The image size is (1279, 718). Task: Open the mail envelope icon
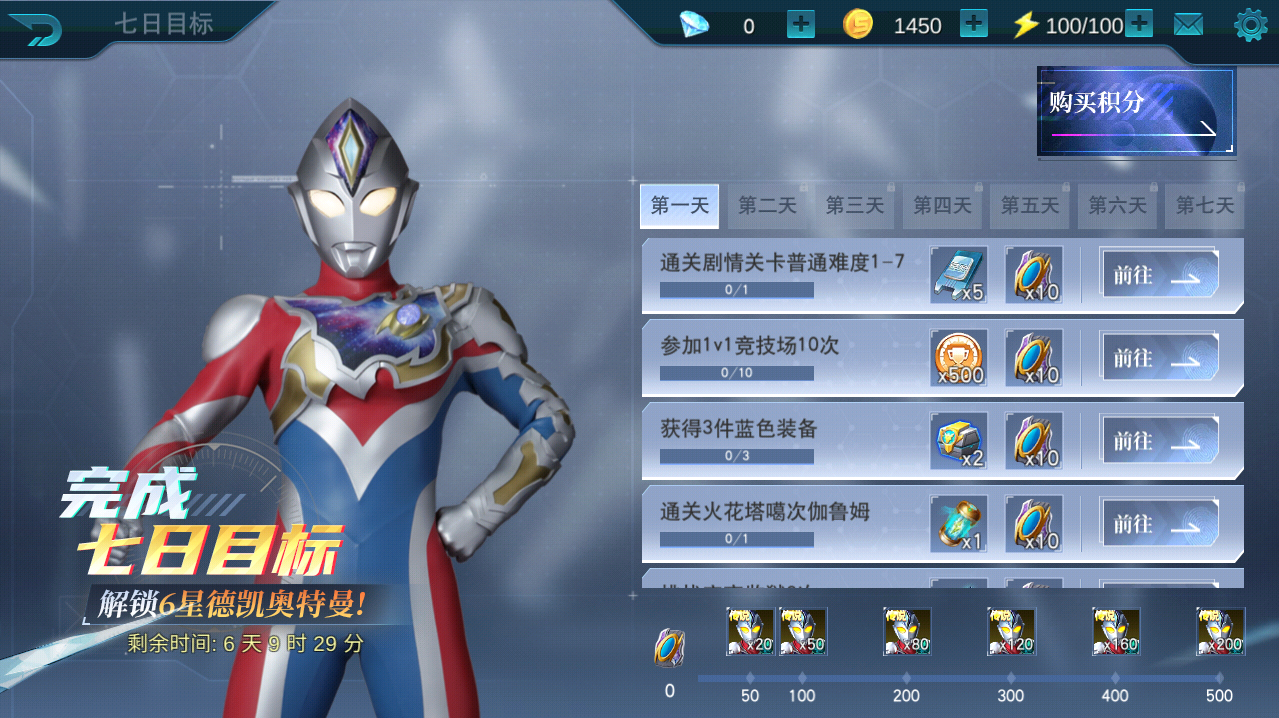point(1188,25)
